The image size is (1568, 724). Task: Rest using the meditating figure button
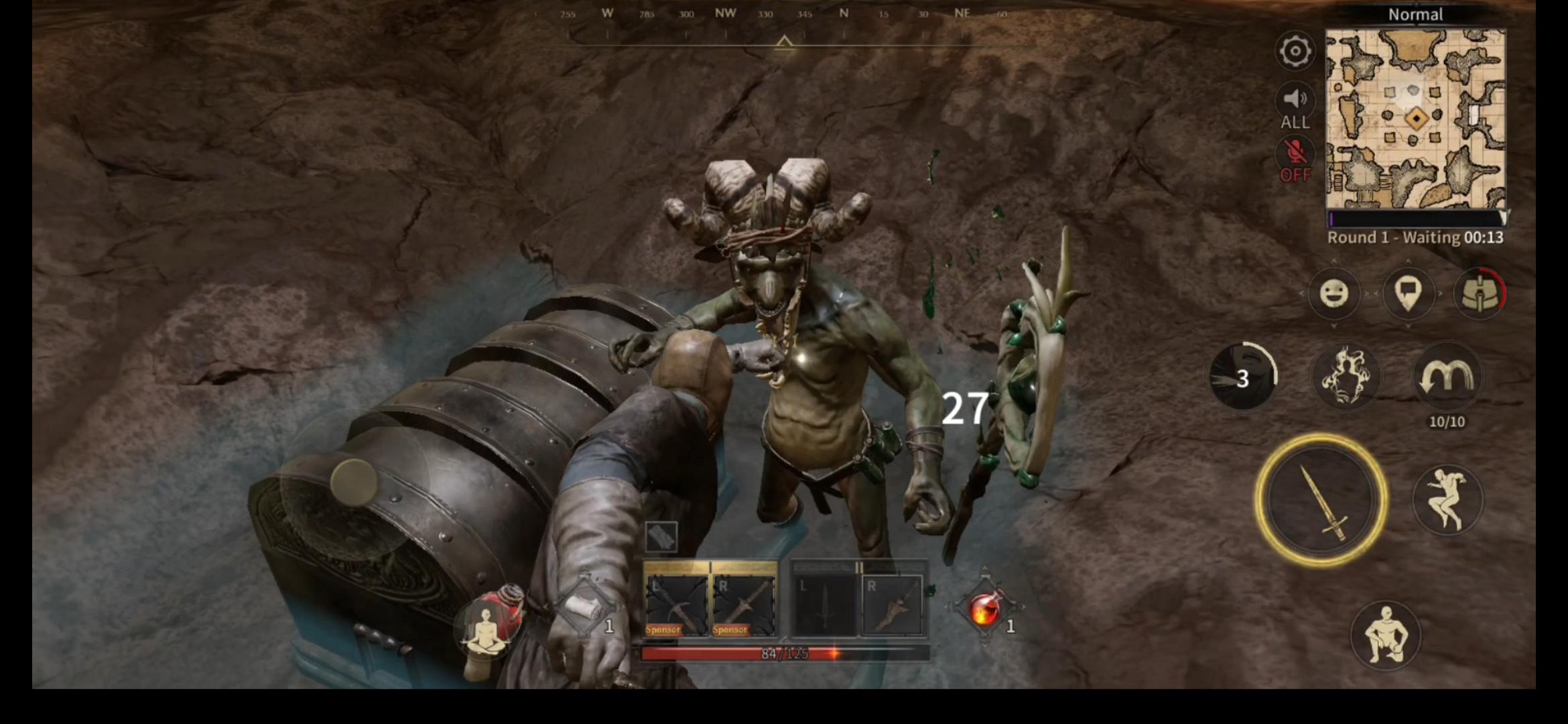[488, 627]
